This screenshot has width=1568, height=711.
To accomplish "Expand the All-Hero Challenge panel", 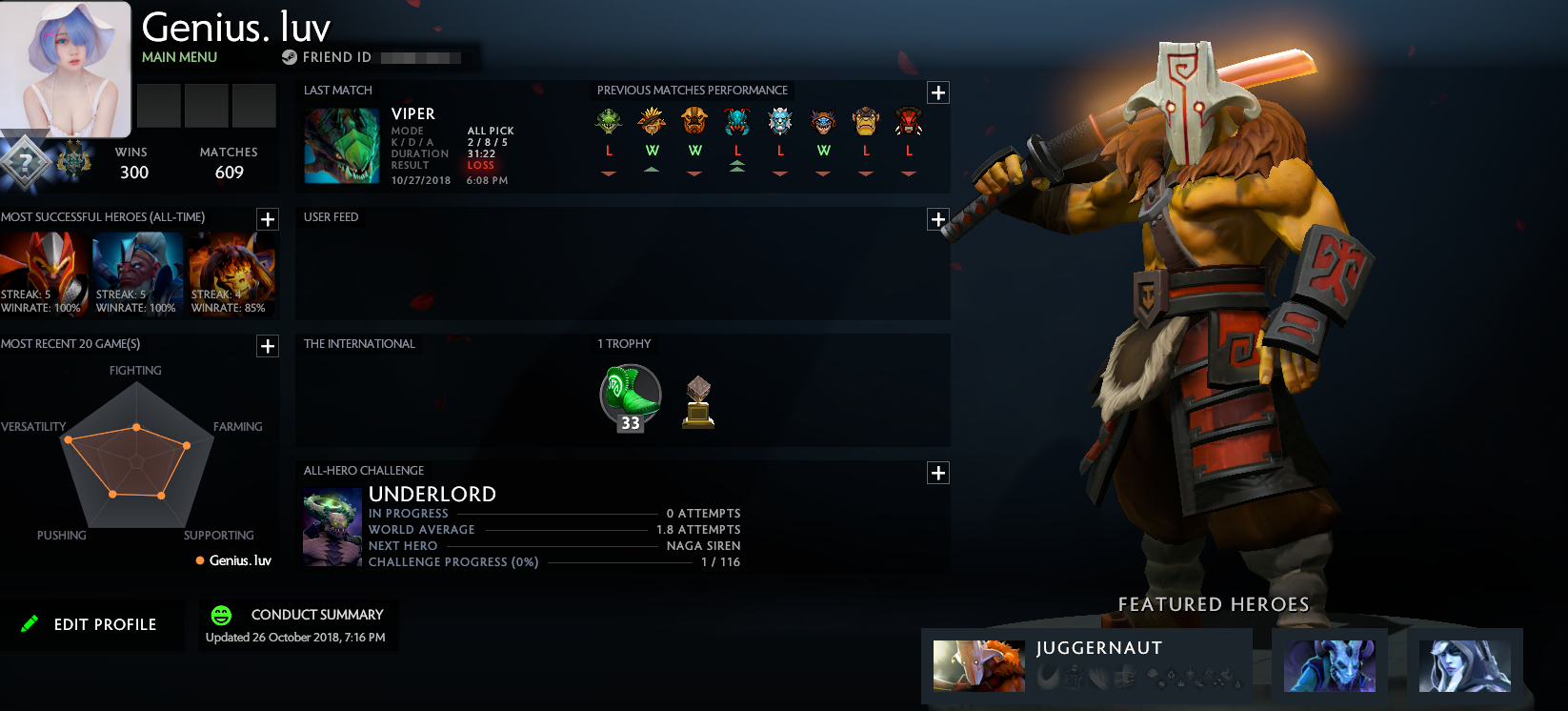I will coord(938,472).
